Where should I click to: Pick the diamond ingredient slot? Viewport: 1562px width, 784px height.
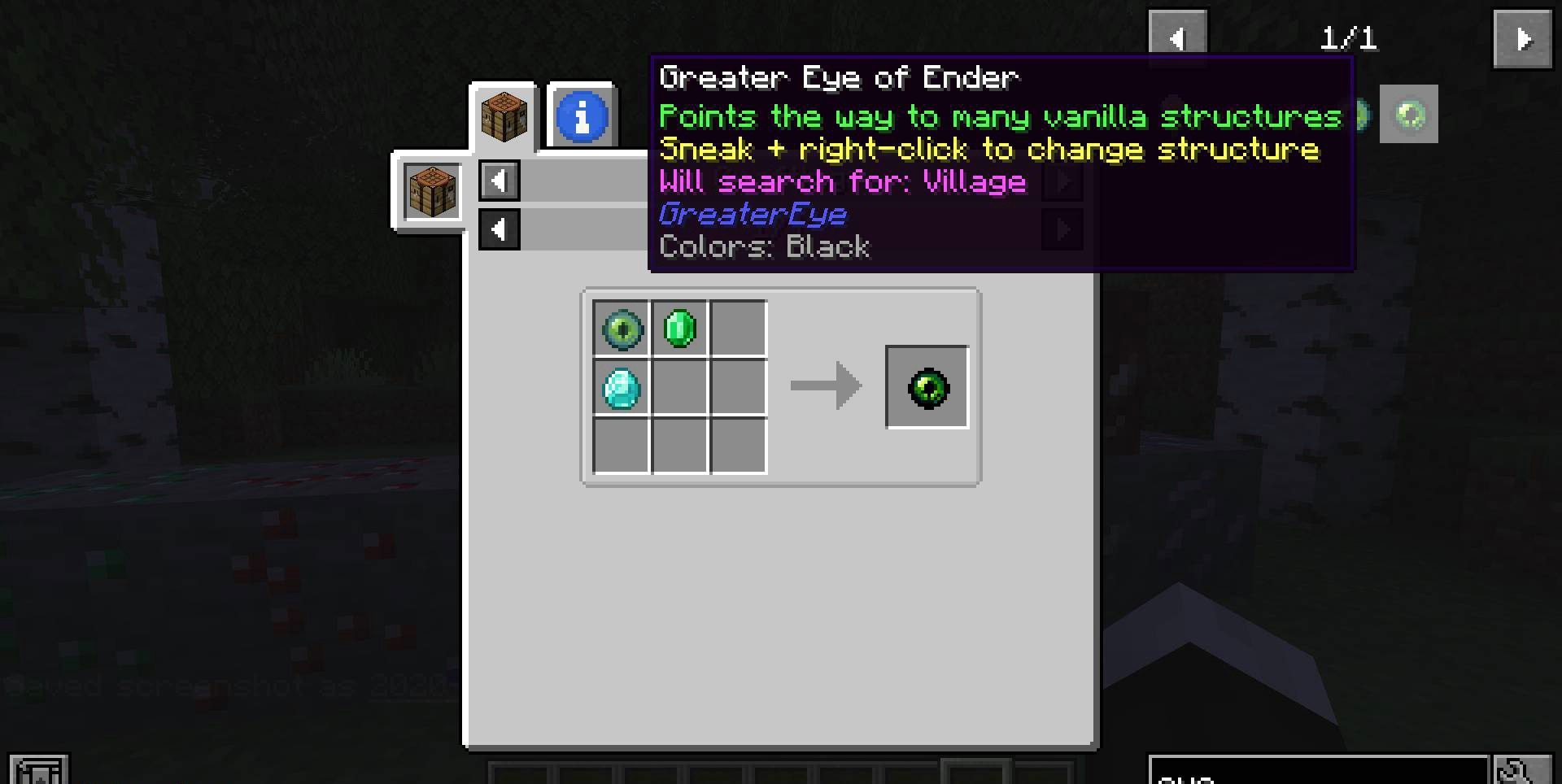coord(622,389)
